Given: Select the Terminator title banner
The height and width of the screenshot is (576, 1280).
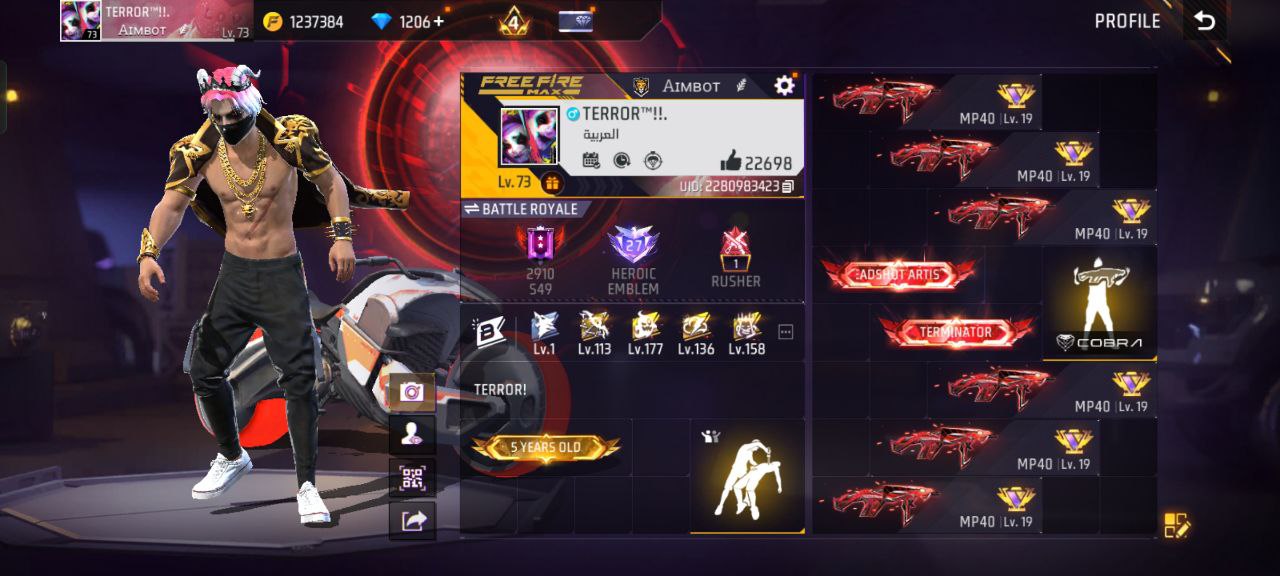Looking at the screenshot, I should (x=956, y=332).
